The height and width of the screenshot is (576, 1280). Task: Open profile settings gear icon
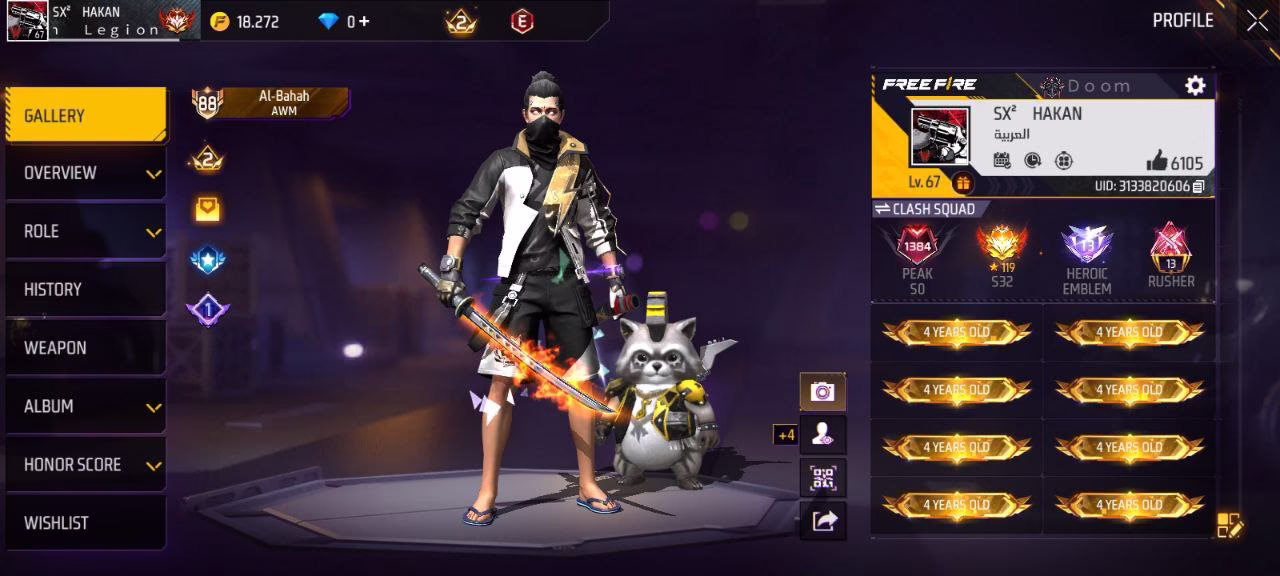[1195, 86]
